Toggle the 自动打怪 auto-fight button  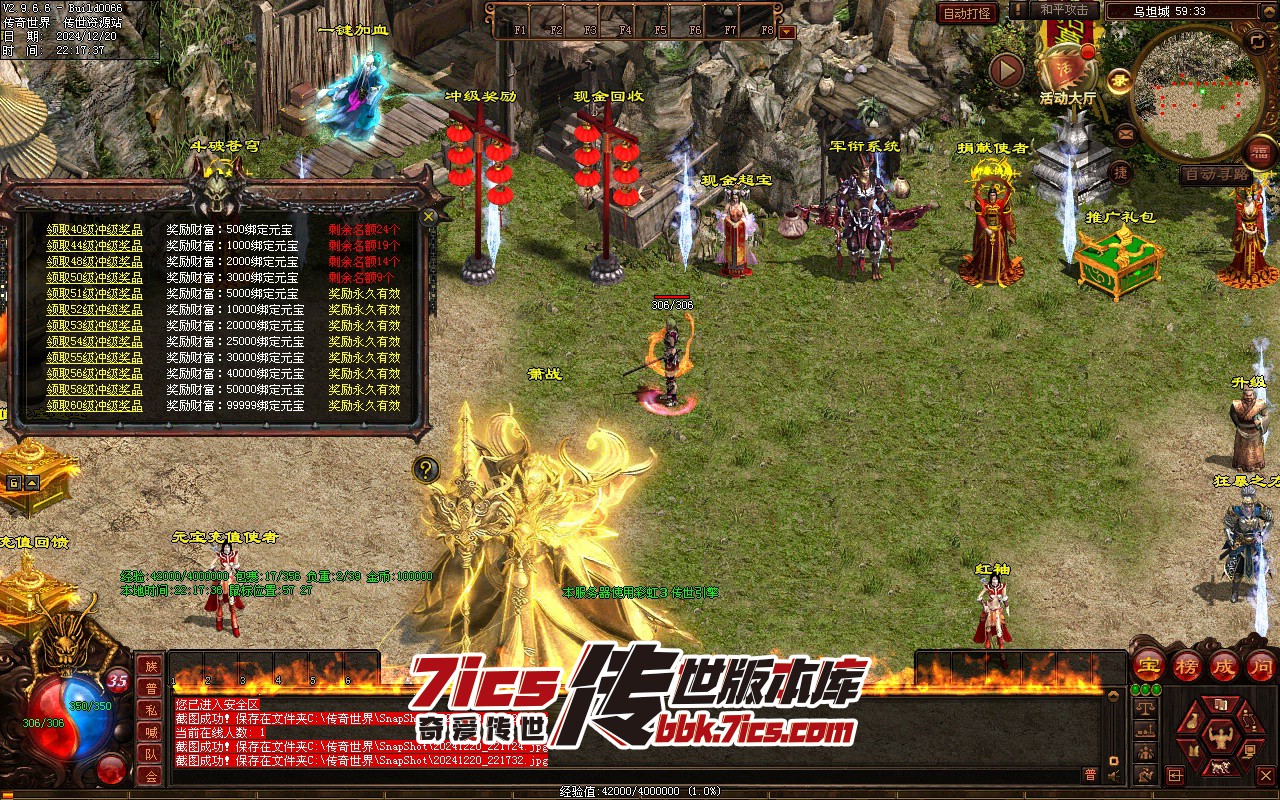click(967, 13)
